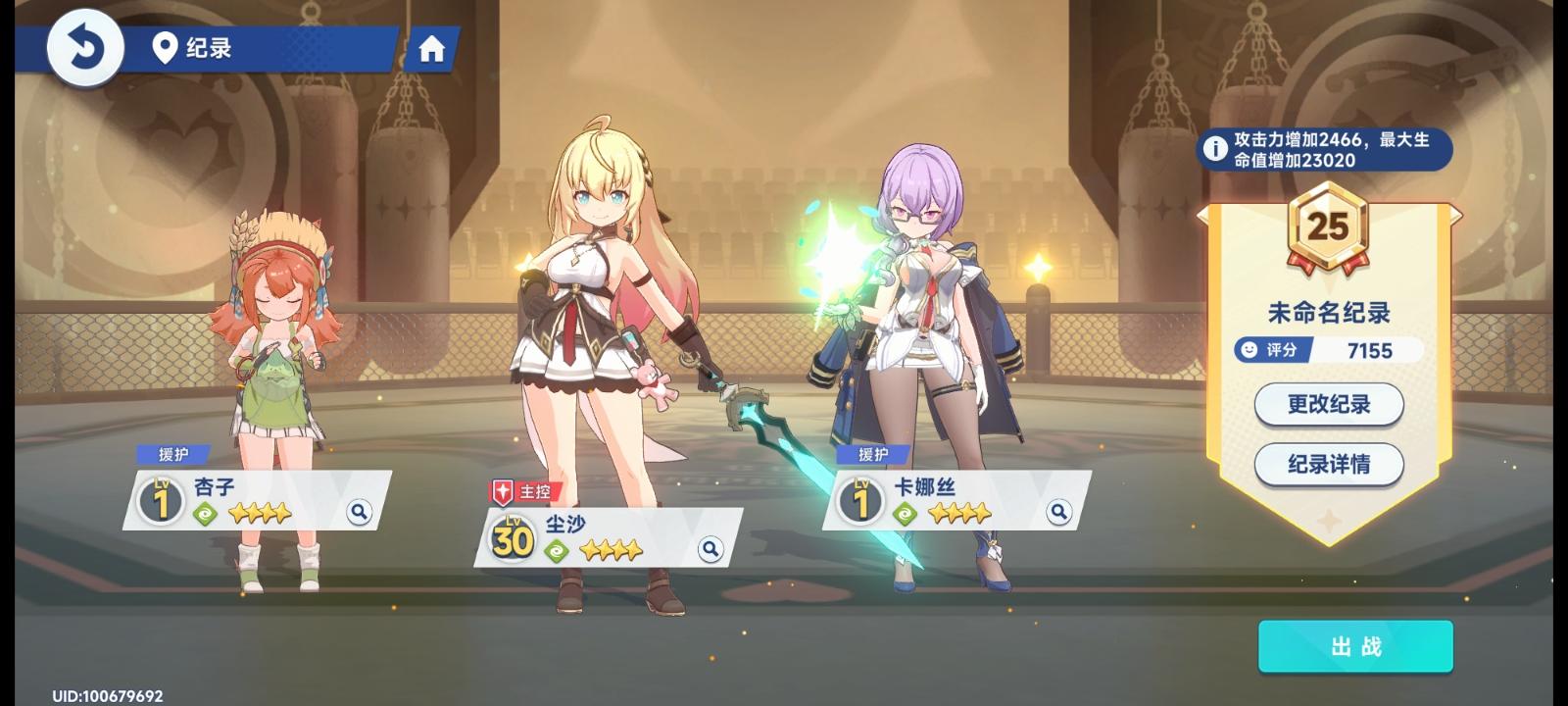The height and width of the screenshot is (706, 1568).
Task: Open 纪录详情 details
Action: (1328, 465)
